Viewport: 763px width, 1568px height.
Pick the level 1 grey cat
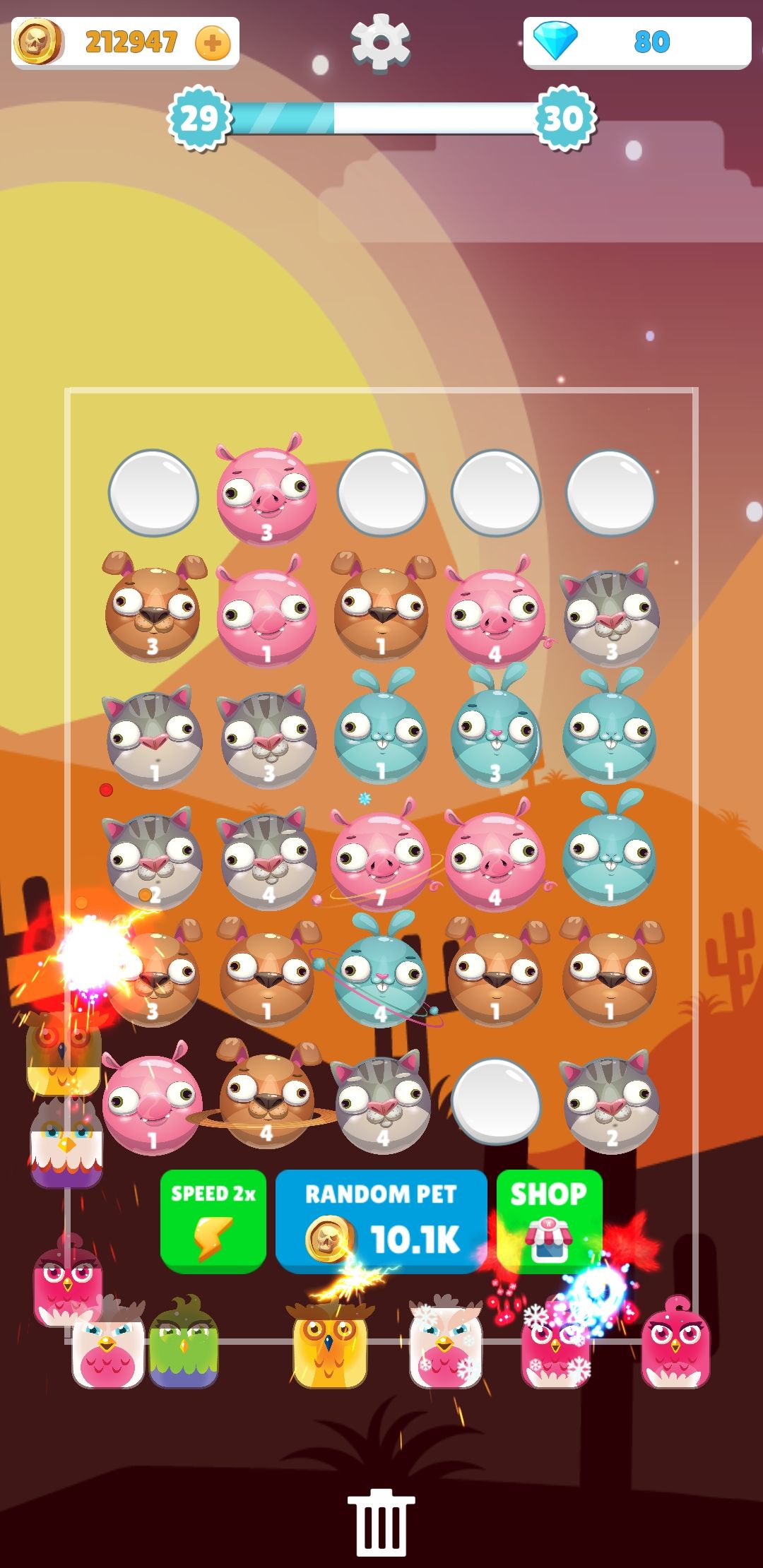pos(153,738)
